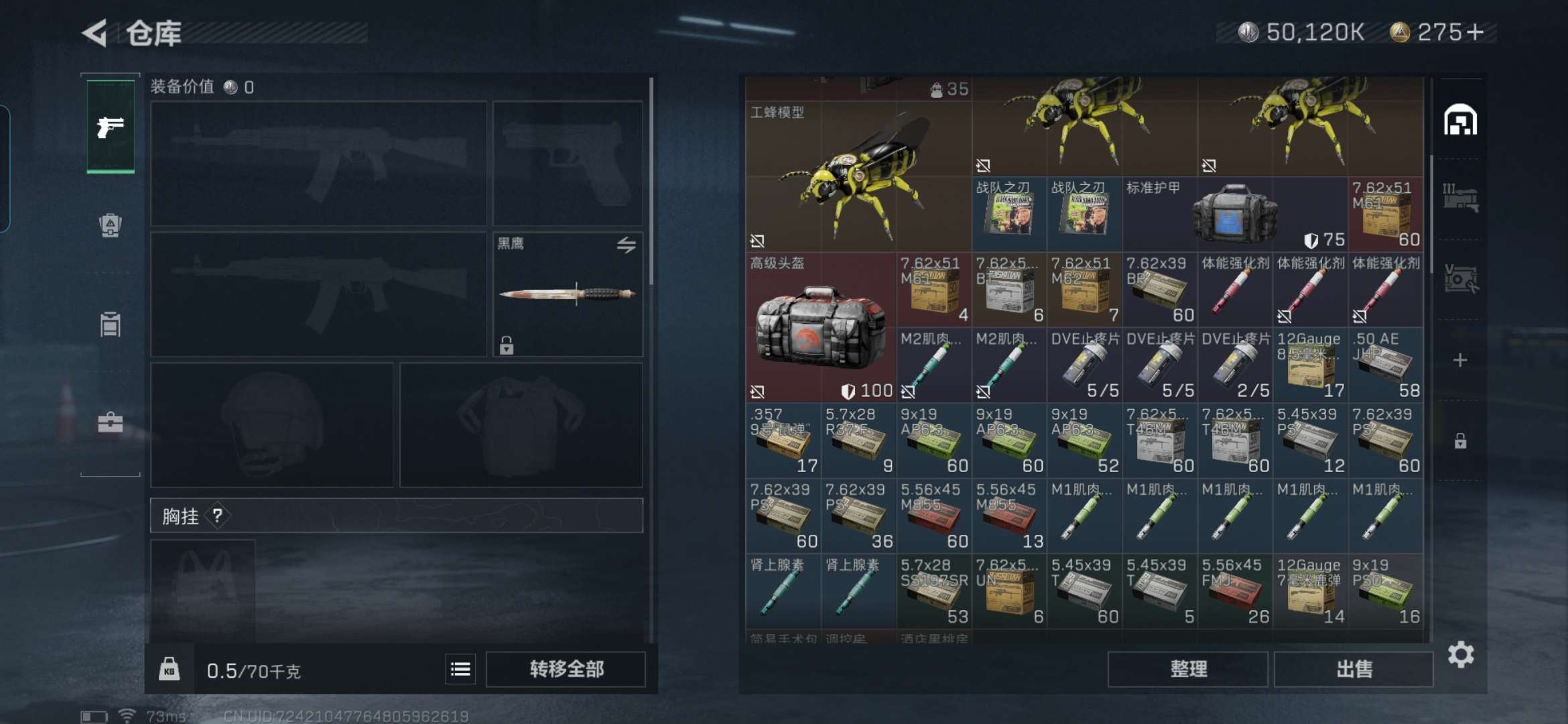Select the protective gear category icon
1568x724 pixels.
[111, 225]
